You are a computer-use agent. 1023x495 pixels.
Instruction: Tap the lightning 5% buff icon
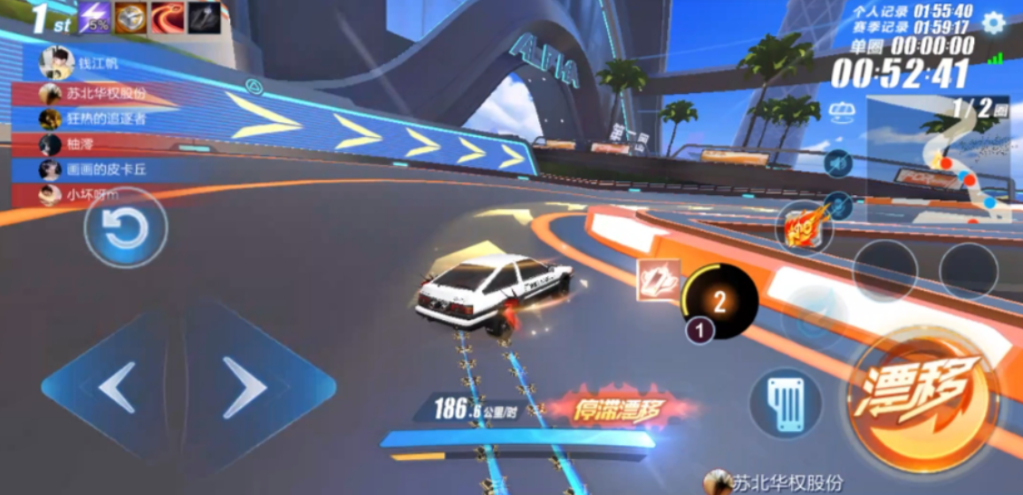pos(96,18)
